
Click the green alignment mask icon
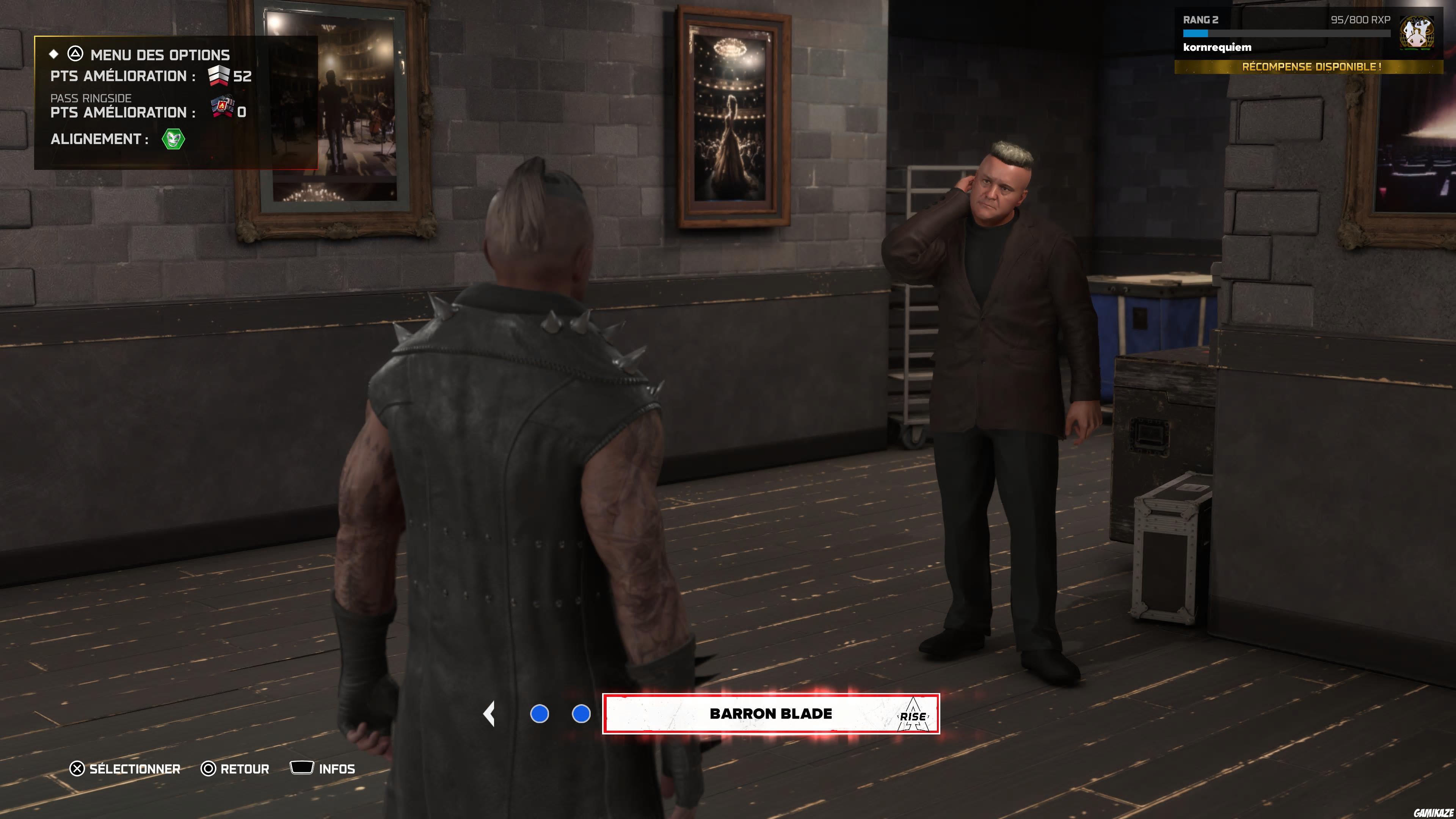pyautogui.click(x=173, y=139)
